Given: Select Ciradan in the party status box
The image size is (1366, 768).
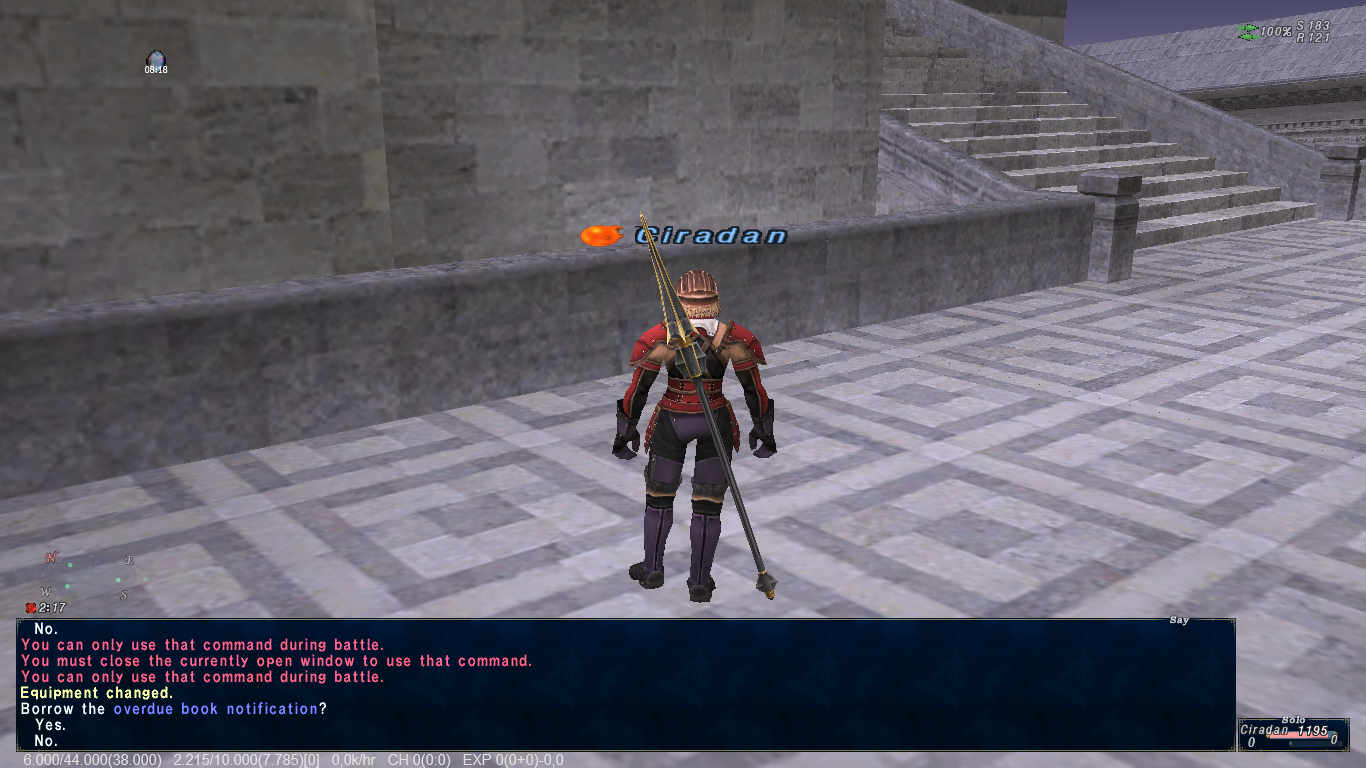Looking at the screenshot, I should pyautogui.click(x=1265, y=730).
